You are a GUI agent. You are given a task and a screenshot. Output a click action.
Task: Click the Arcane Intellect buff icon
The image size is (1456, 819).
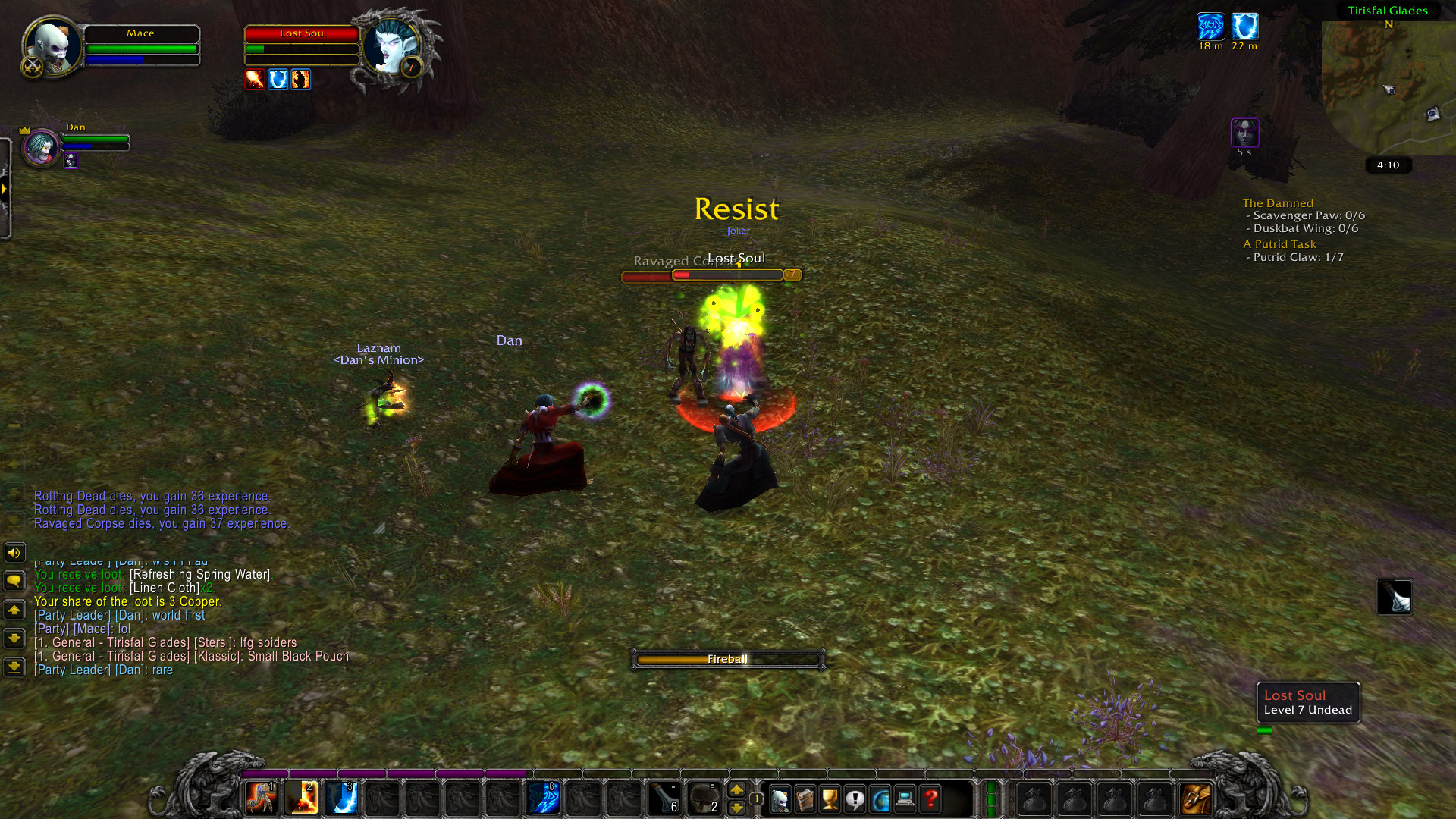(x=1210, y=27)
